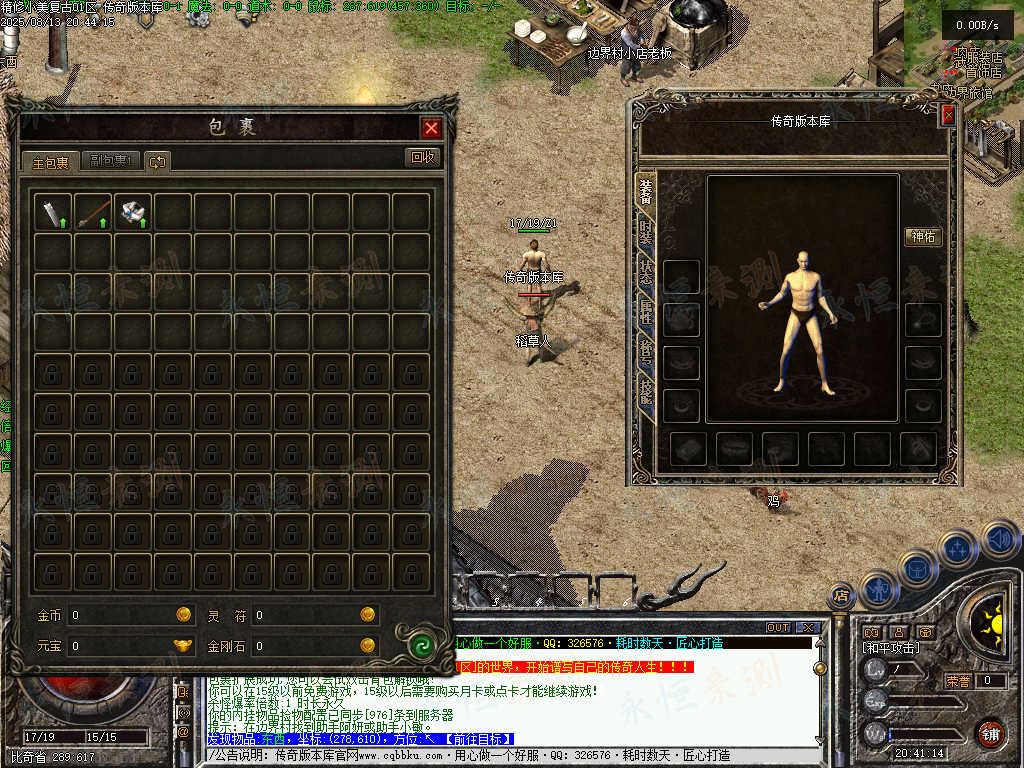
Task: Pick the wooden staff item slot
Action: pos(93,212)
